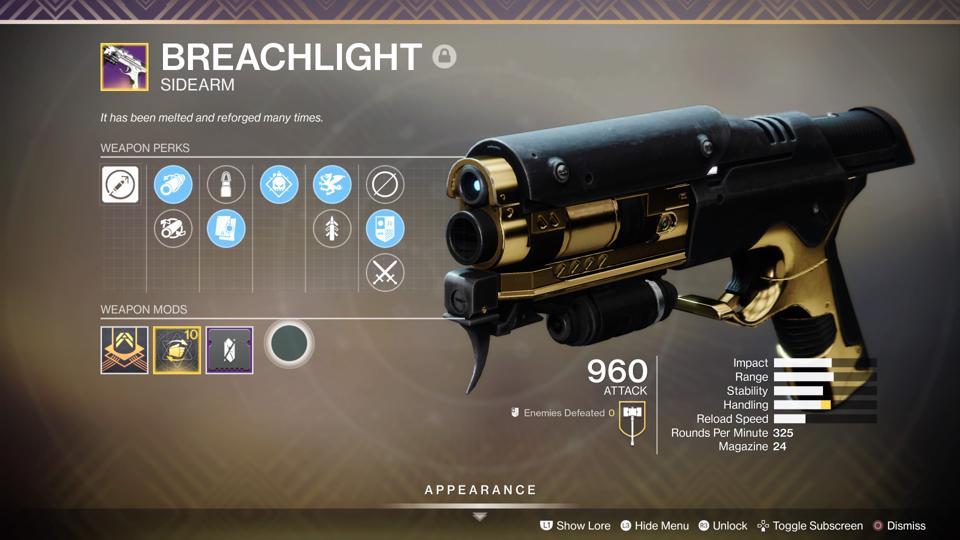Select the round dark shader slot
960x540 pixels.
290,345
